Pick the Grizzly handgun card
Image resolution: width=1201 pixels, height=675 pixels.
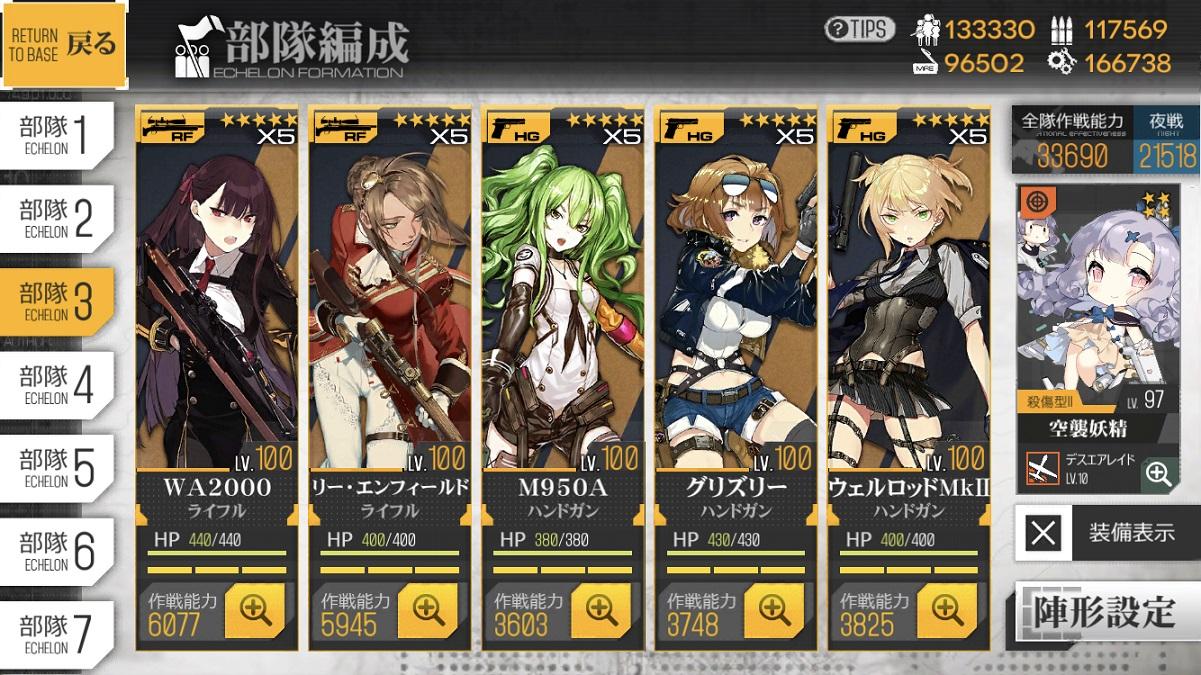click(x=736, y=300)
